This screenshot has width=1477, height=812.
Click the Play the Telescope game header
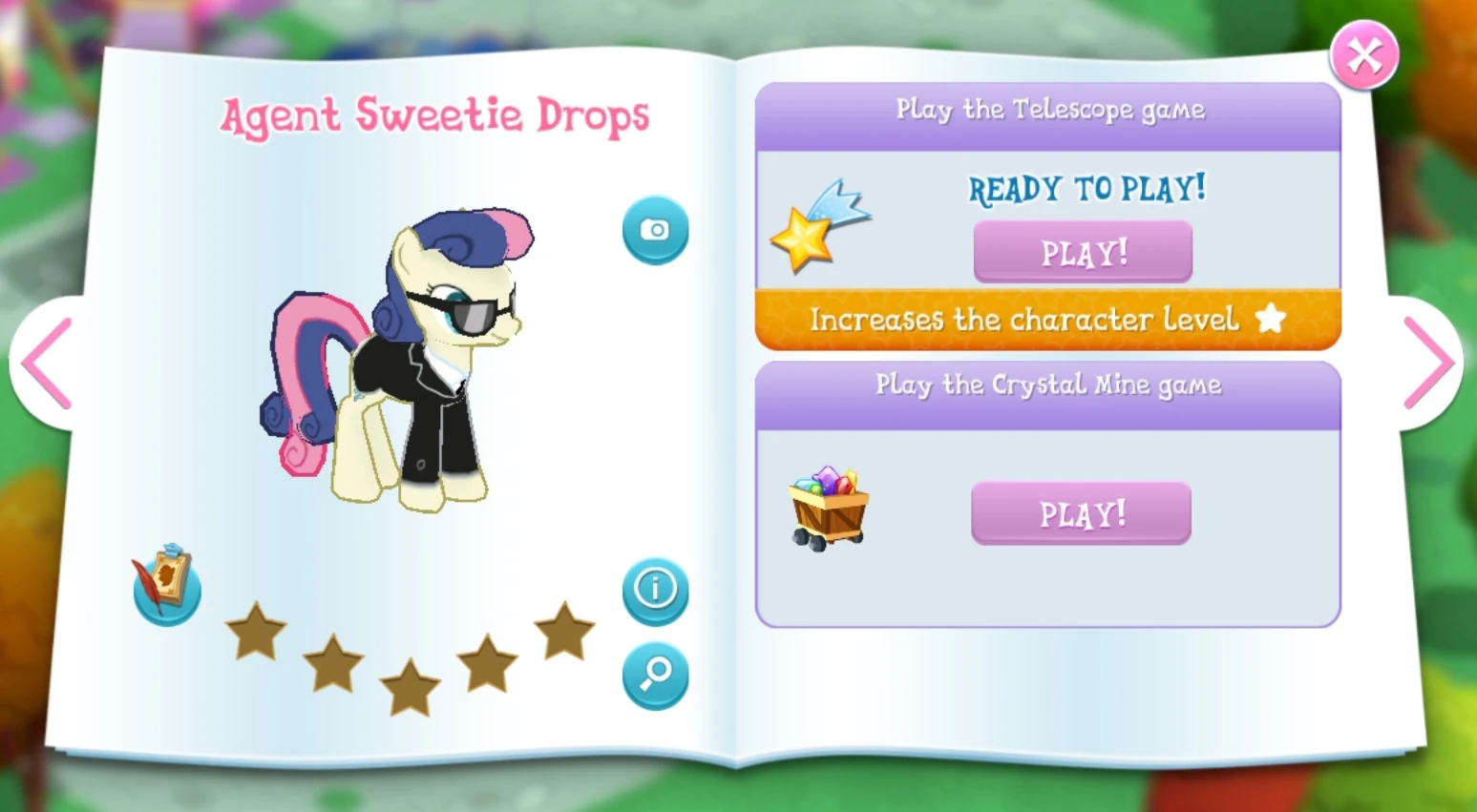[x=1048, y=110]
